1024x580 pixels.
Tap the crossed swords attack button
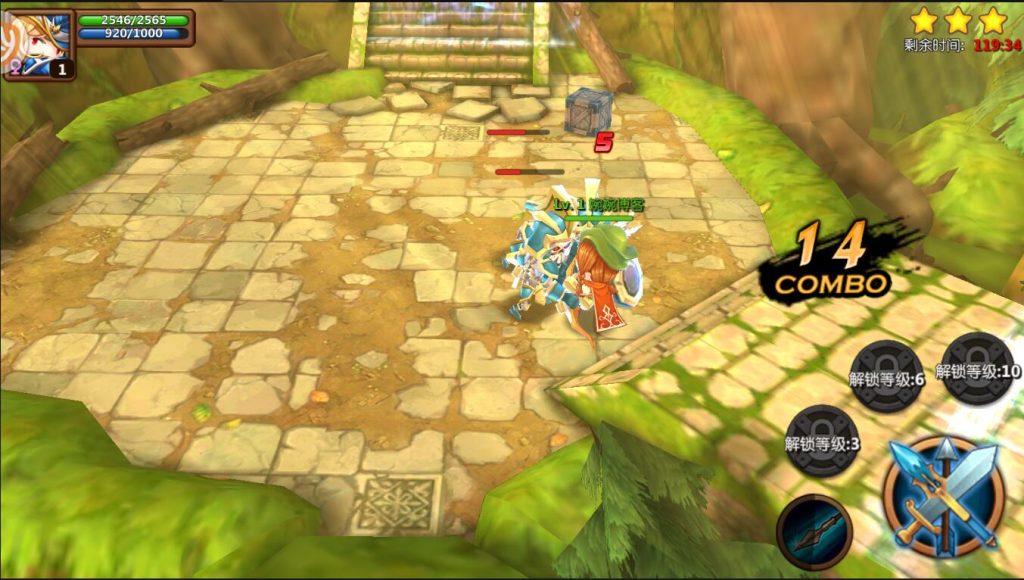(944, 496)
